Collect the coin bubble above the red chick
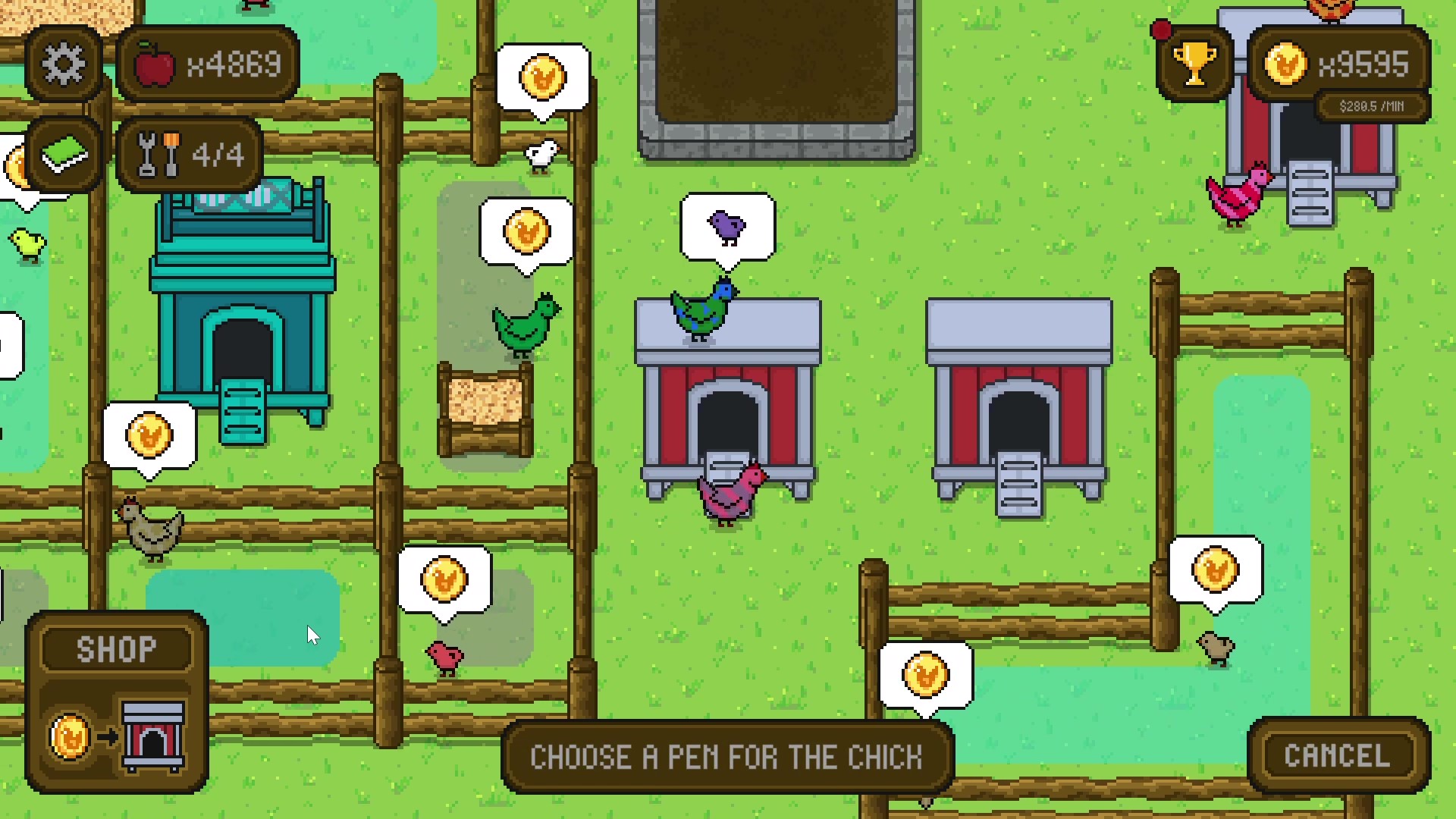The width and height of the screenshot is (1456, 819). point(444,580)
